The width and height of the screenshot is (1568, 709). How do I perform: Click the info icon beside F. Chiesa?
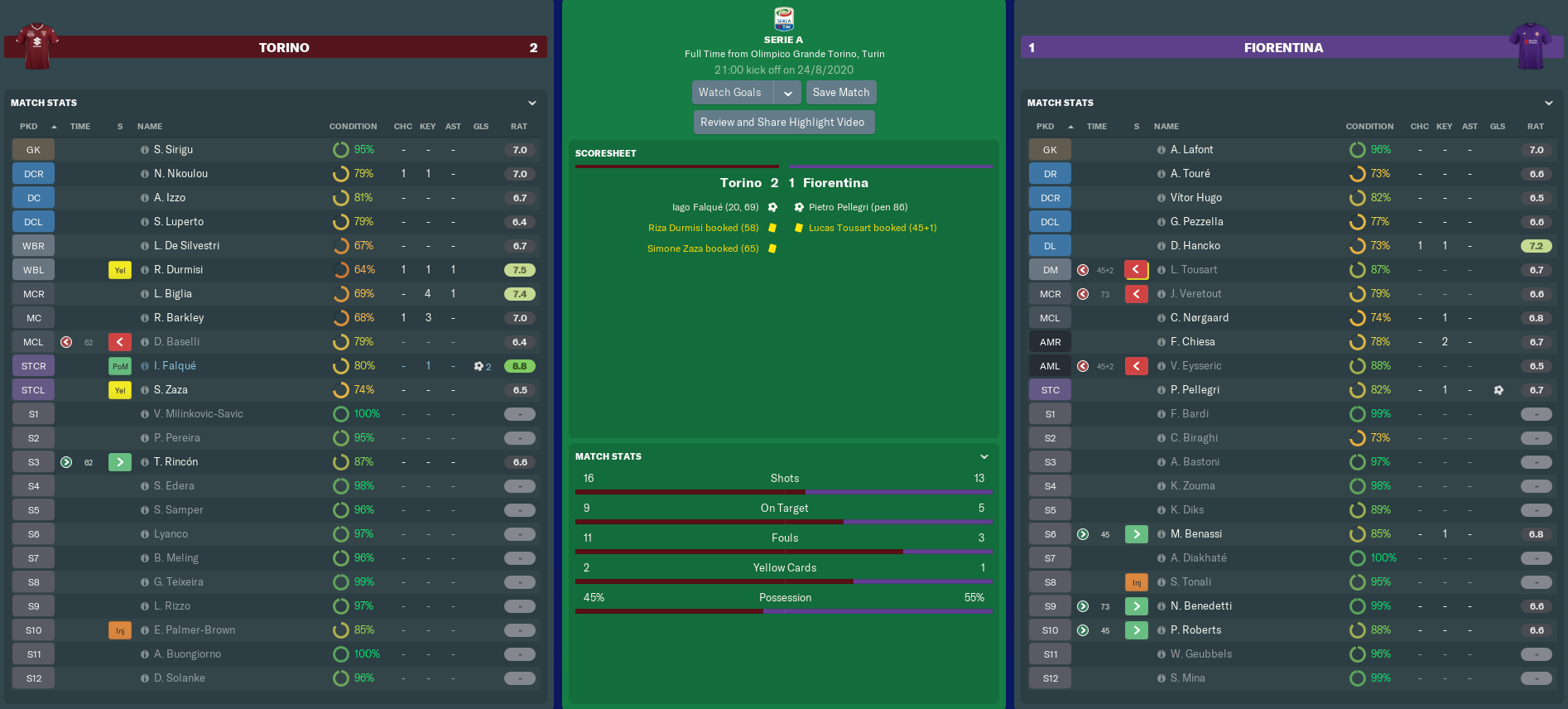point(1162,342)
